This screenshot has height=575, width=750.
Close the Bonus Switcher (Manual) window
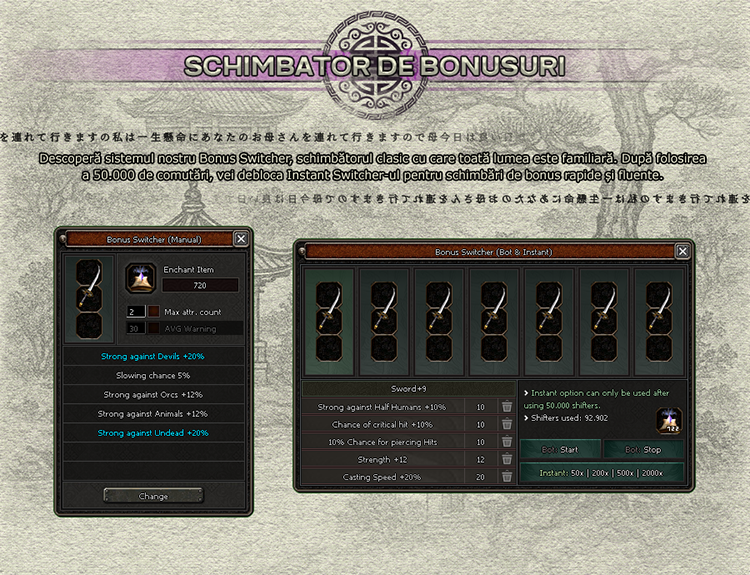(240, 239)
